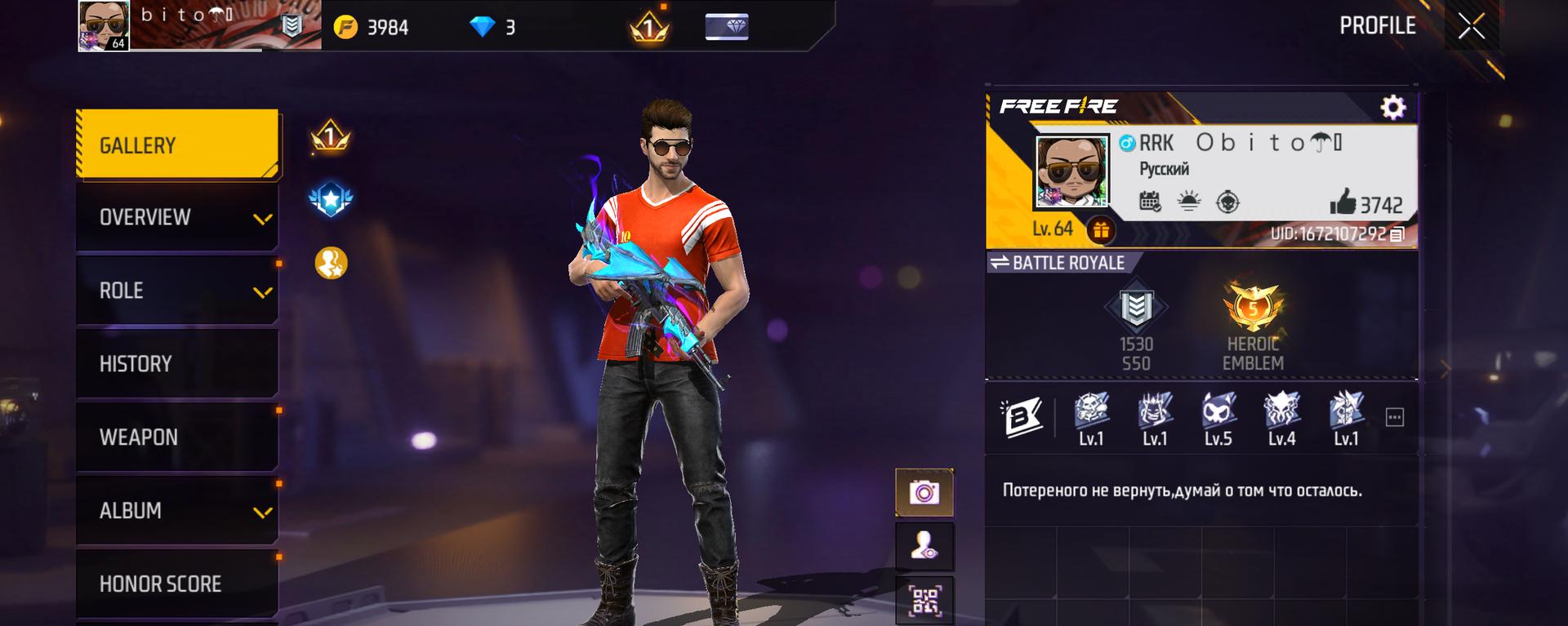Close the Profile screen
This screenshot has width=1568, height=626.
(1471, 27)
